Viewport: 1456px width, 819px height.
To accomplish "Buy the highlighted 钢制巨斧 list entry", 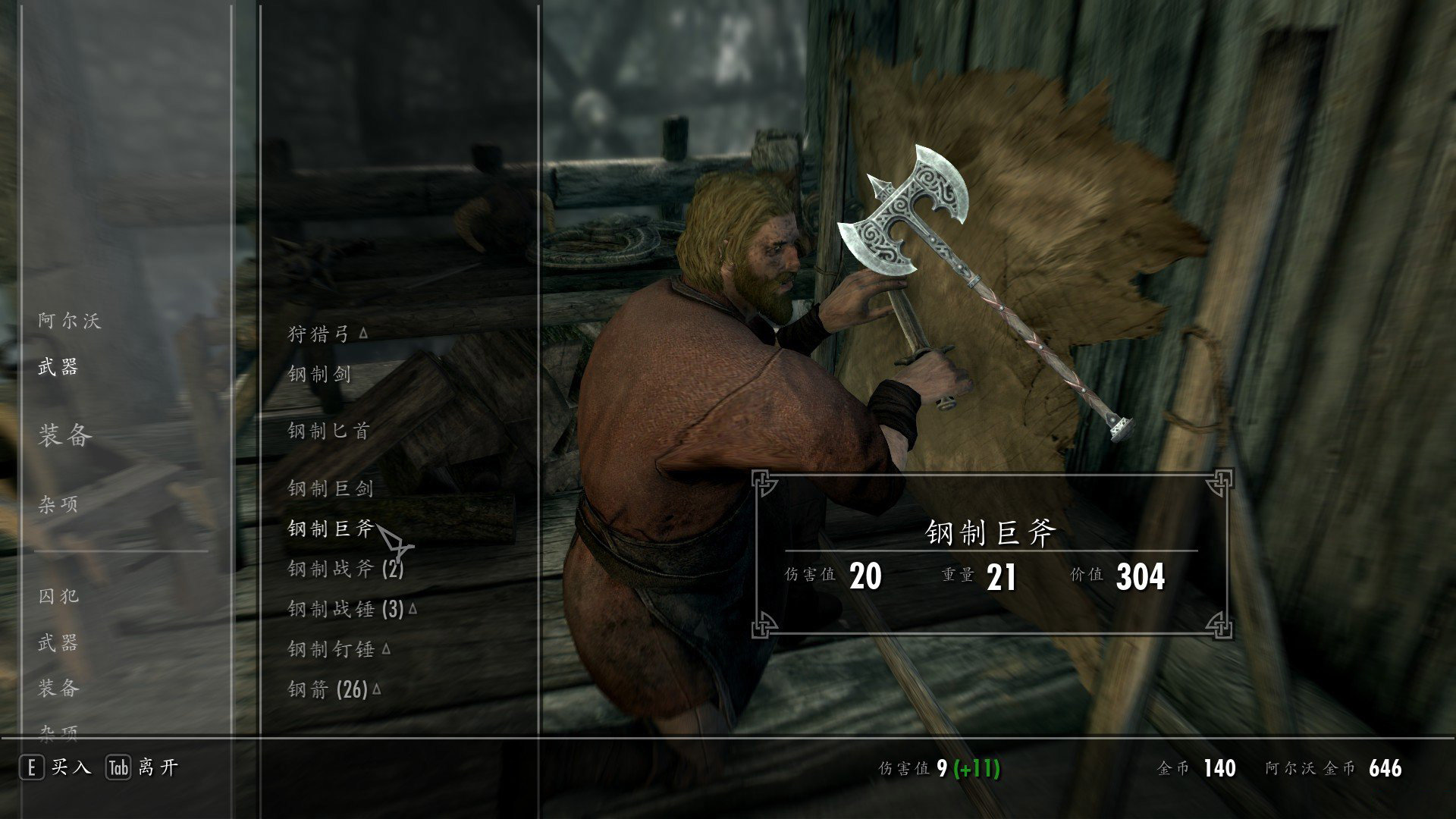I will [331, 529].
